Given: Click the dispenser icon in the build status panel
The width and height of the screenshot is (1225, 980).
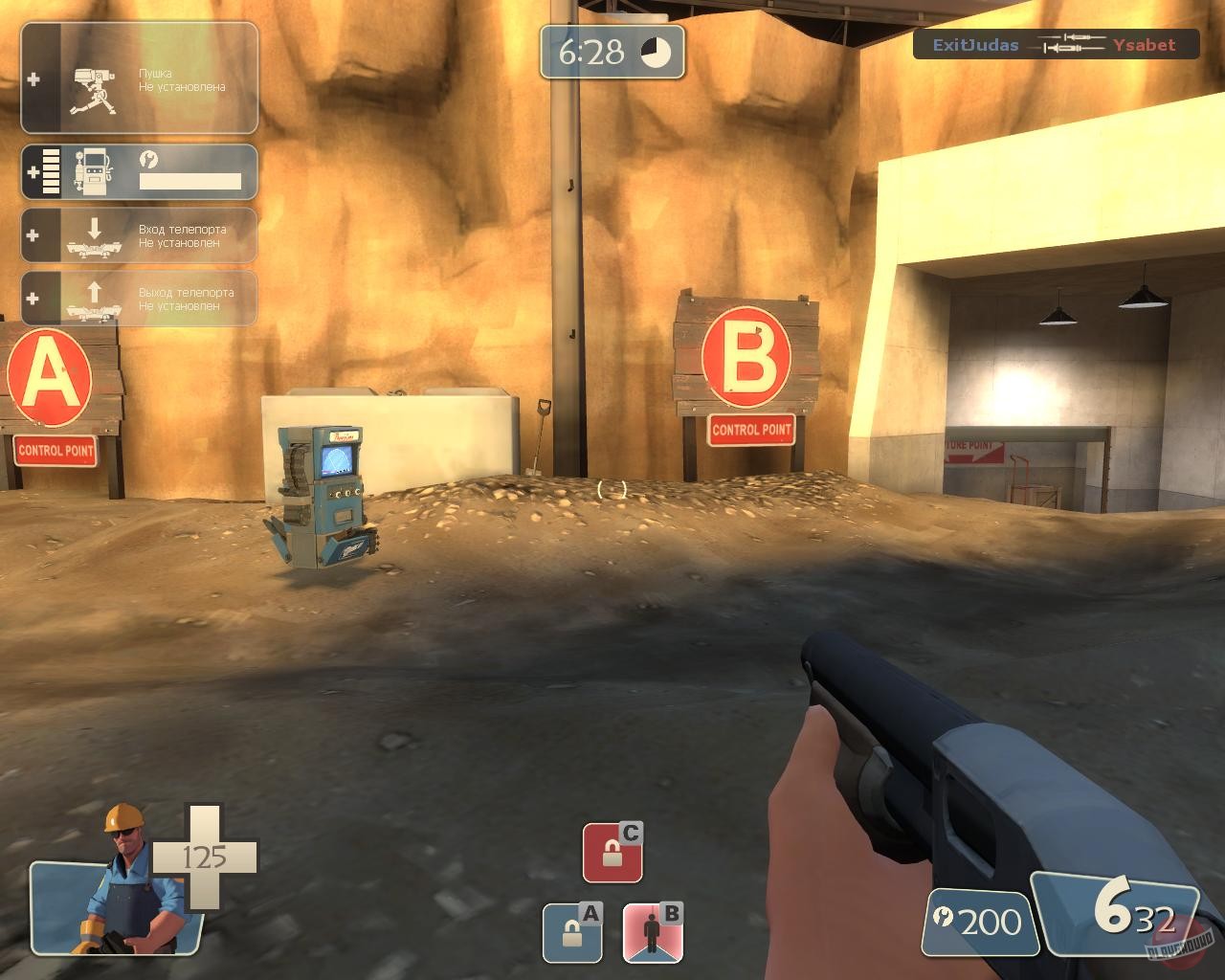Looking at the screenshot, I should pyautogui.click(x=93, y=169).
